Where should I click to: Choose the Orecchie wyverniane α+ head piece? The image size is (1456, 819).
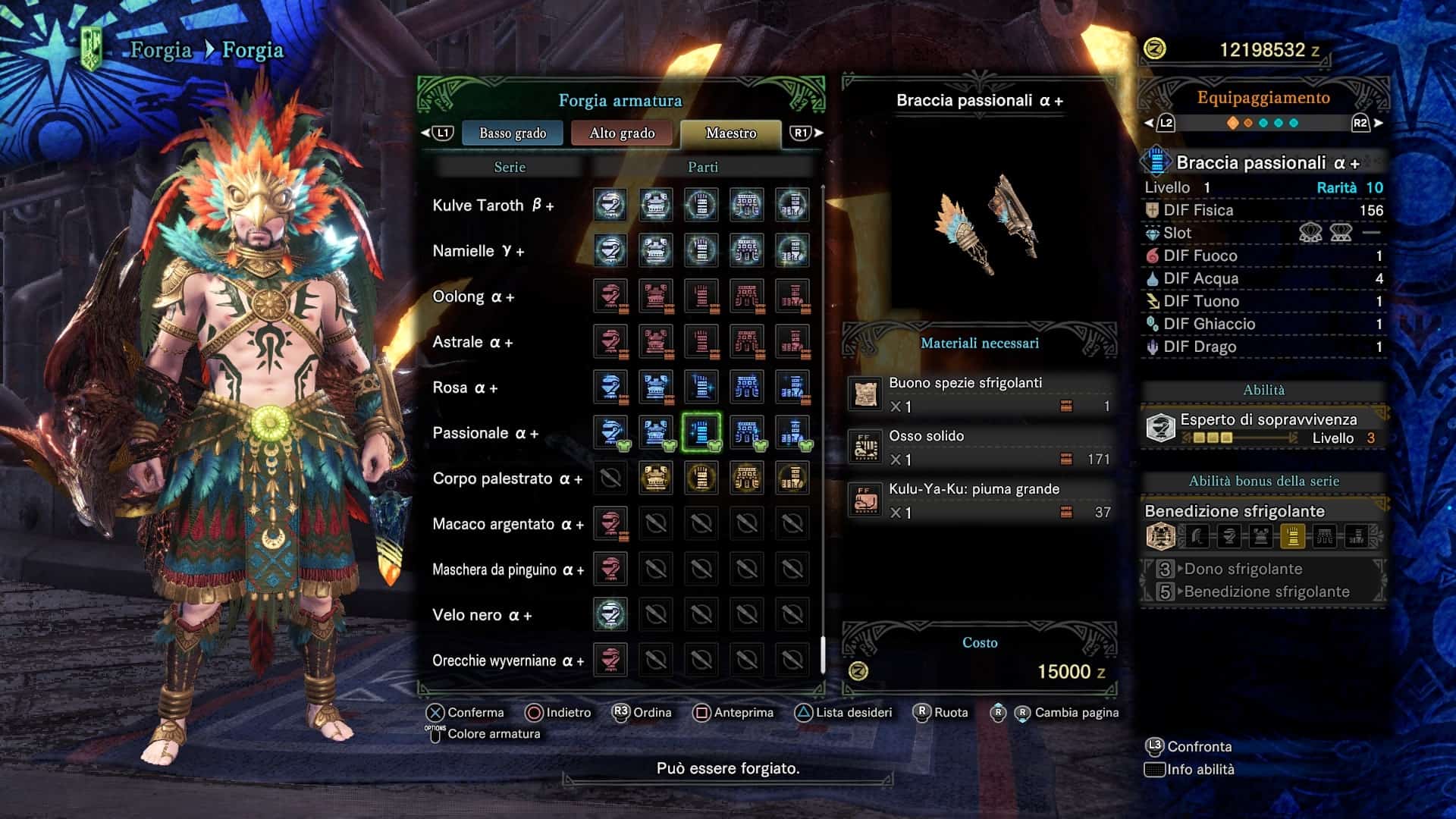(x=610, y=660)
